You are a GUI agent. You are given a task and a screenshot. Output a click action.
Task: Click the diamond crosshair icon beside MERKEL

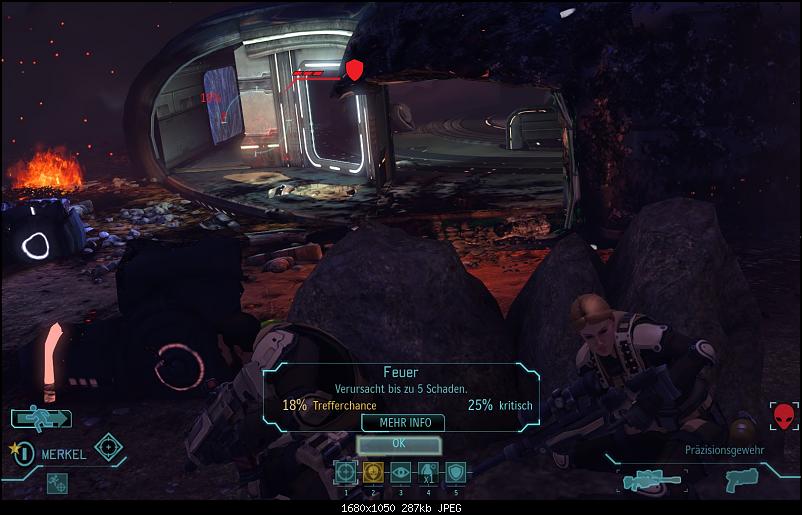(x=108, y=446)
